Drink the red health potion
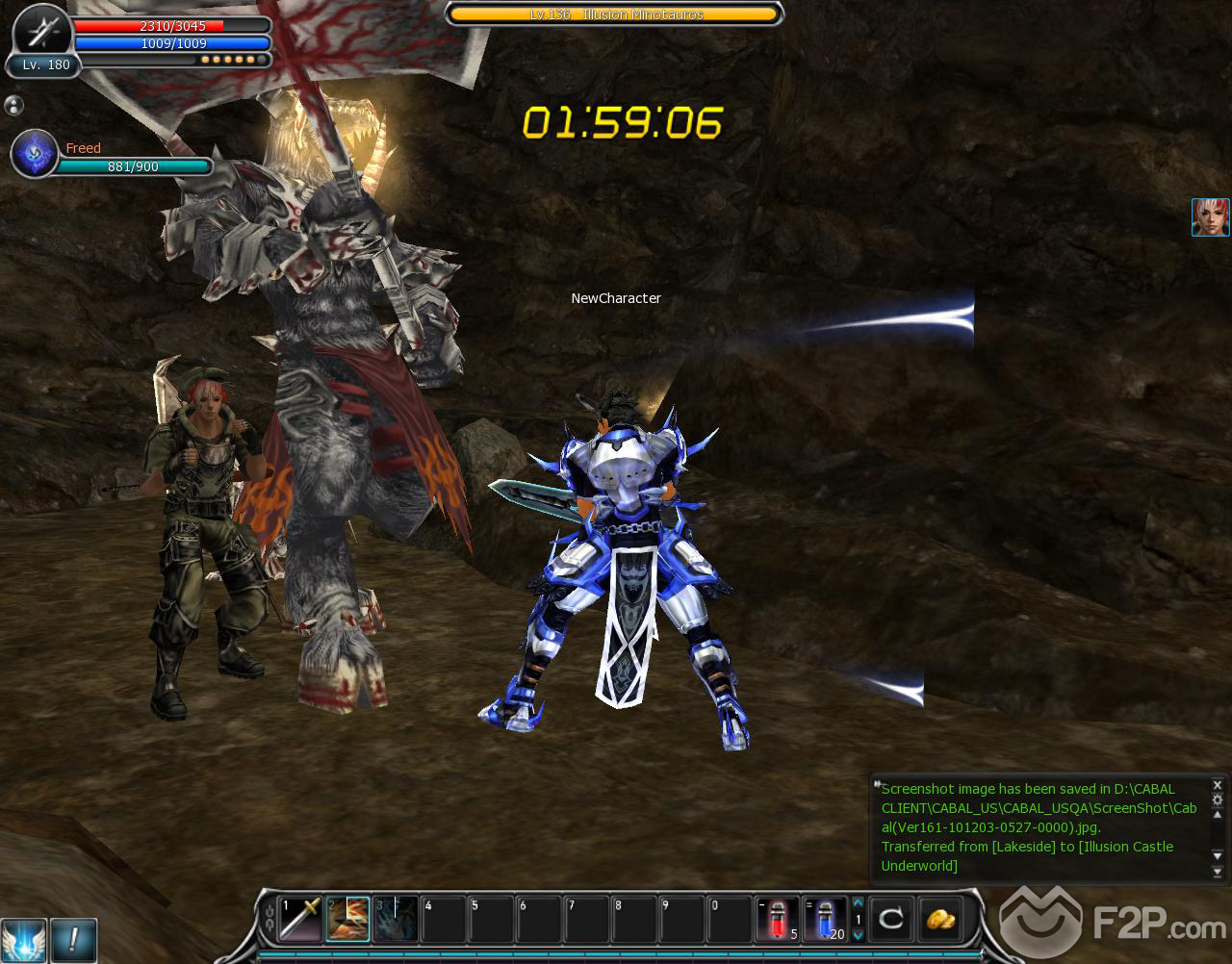The width and height of the screenshot is (1232, 964). coord(778,919)
